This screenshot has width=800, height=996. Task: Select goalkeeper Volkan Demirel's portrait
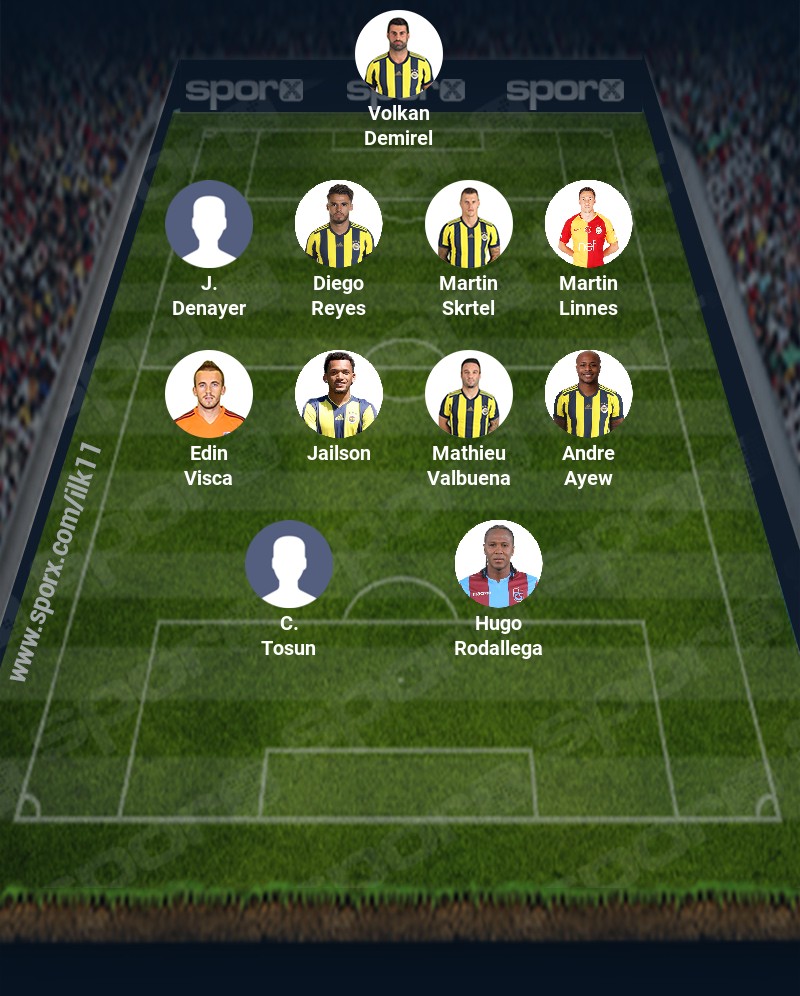pyautogui.click(x=399, y=55)
